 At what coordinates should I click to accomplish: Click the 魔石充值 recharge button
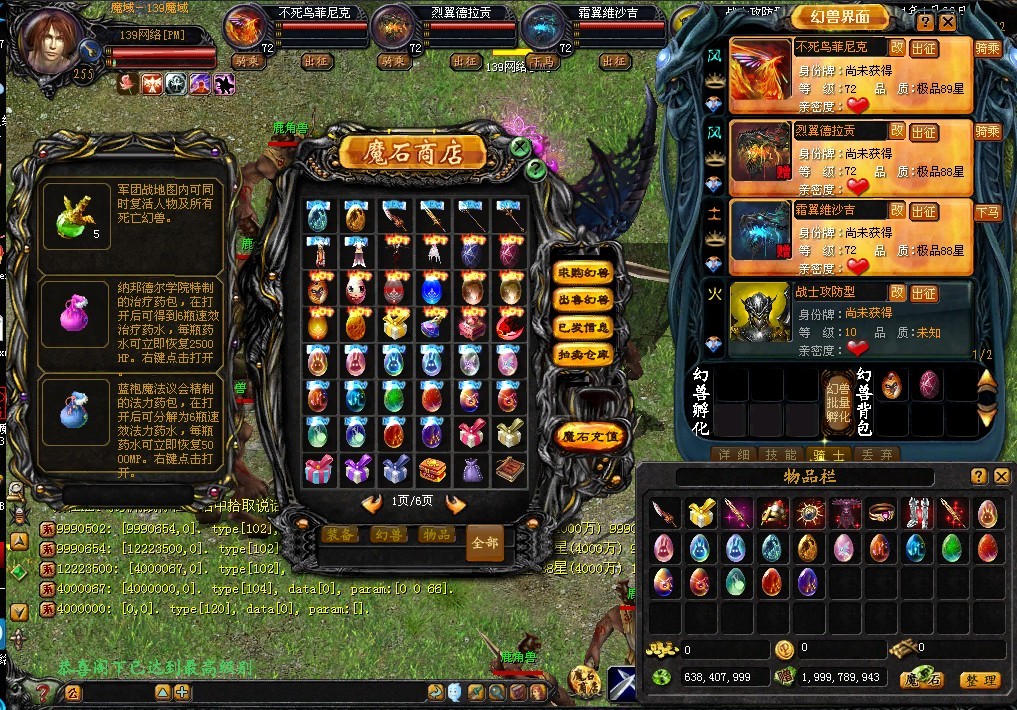pyautogui.click(x=590, y=436)
